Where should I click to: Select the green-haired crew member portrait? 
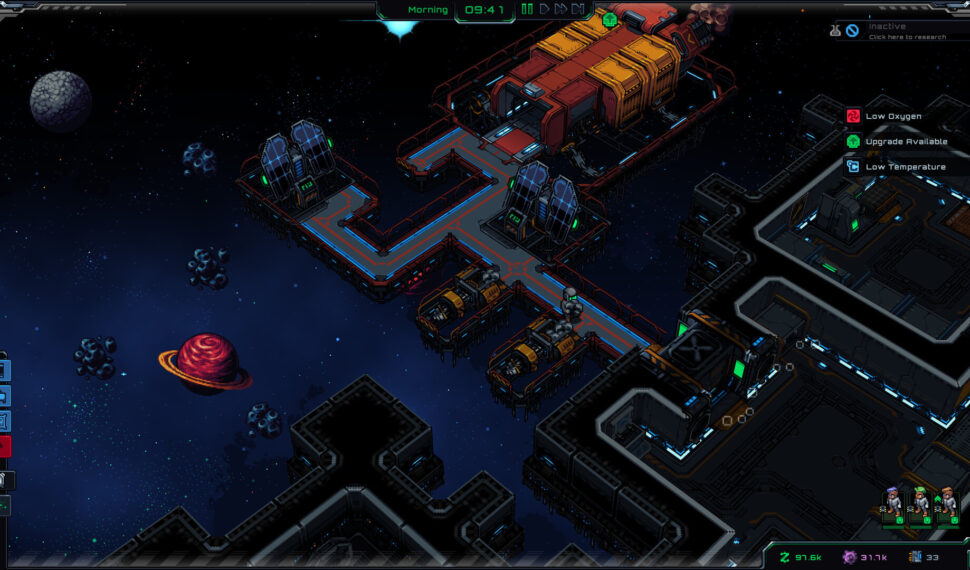point(918,502)
